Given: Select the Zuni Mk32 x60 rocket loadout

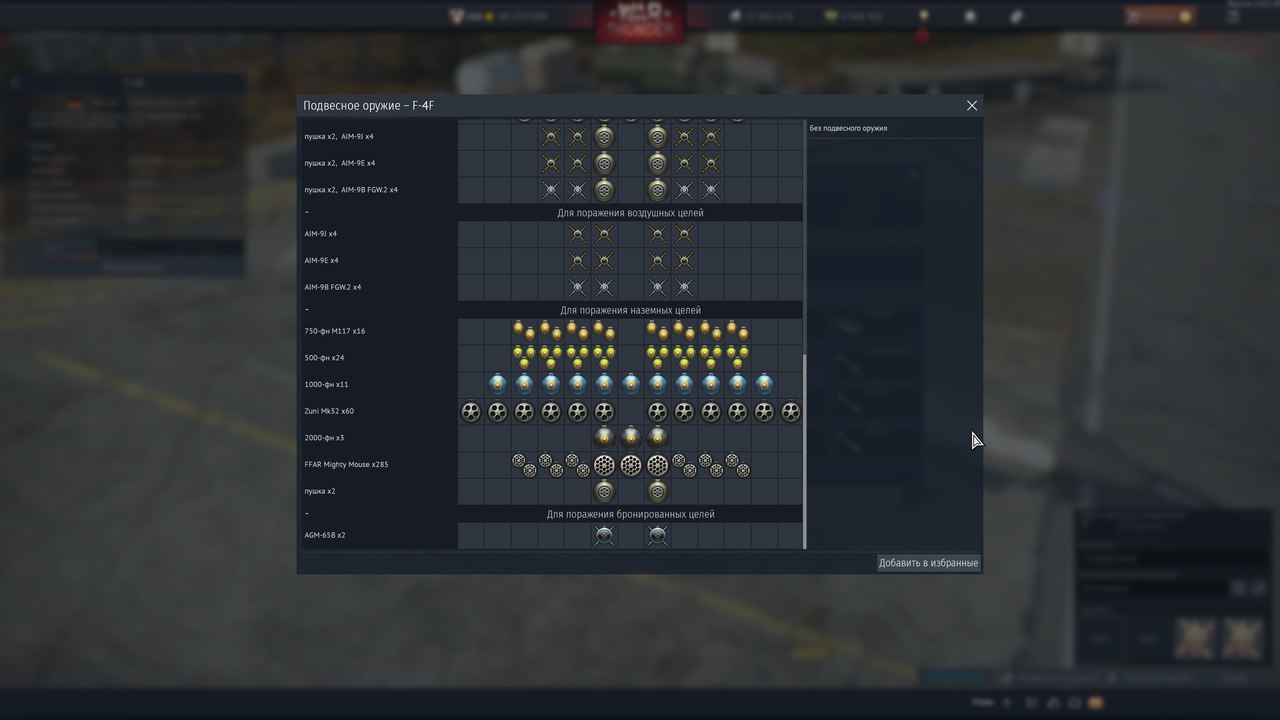Looking at the screenshot, I should pos(329,412).
